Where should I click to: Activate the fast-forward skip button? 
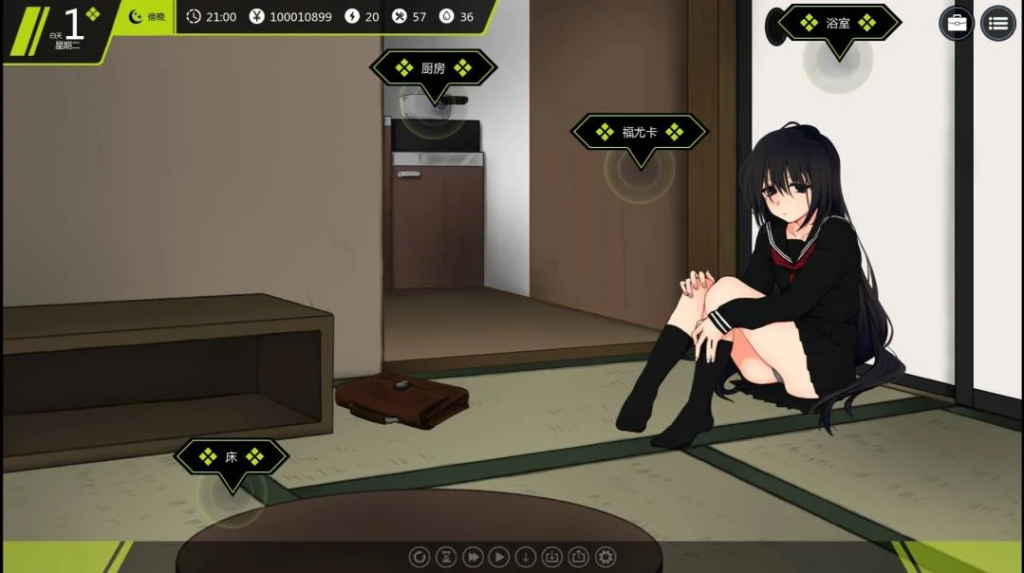(473, 556)
